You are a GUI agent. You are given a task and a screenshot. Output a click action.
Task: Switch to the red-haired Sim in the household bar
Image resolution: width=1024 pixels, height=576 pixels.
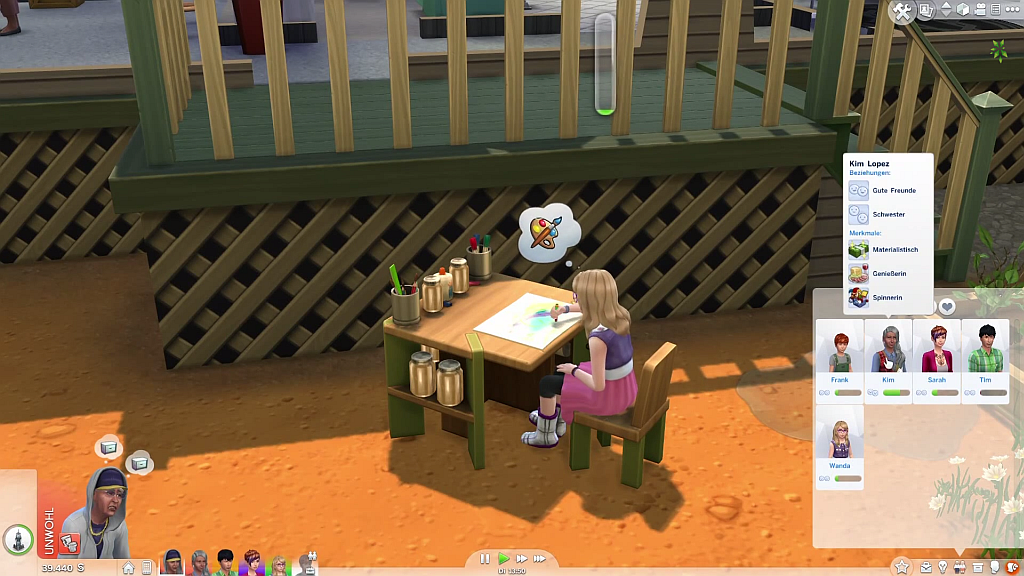(251, 563)
